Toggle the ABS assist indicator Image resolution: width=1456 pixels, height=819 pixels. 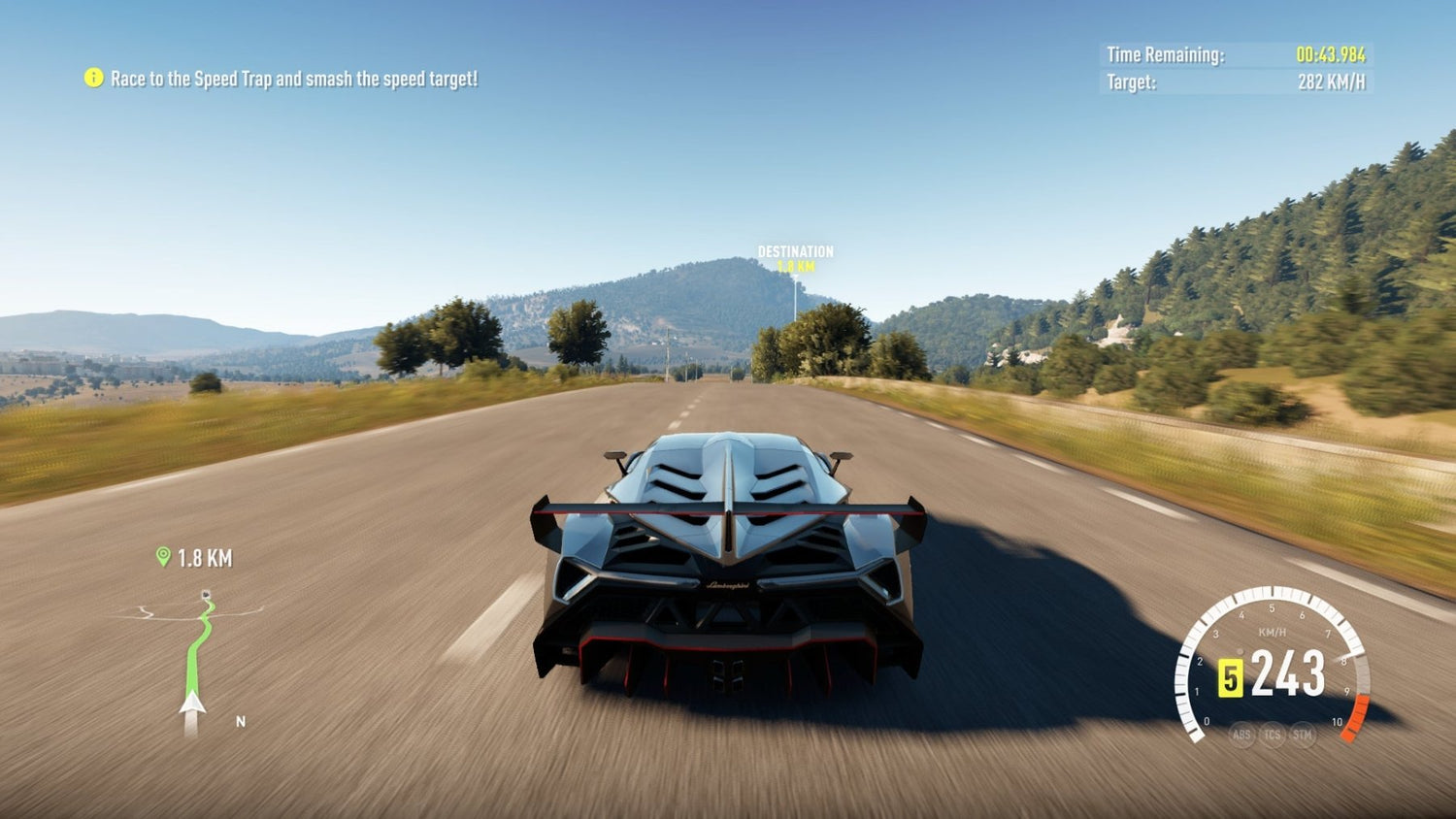(x=1241, y=736)
